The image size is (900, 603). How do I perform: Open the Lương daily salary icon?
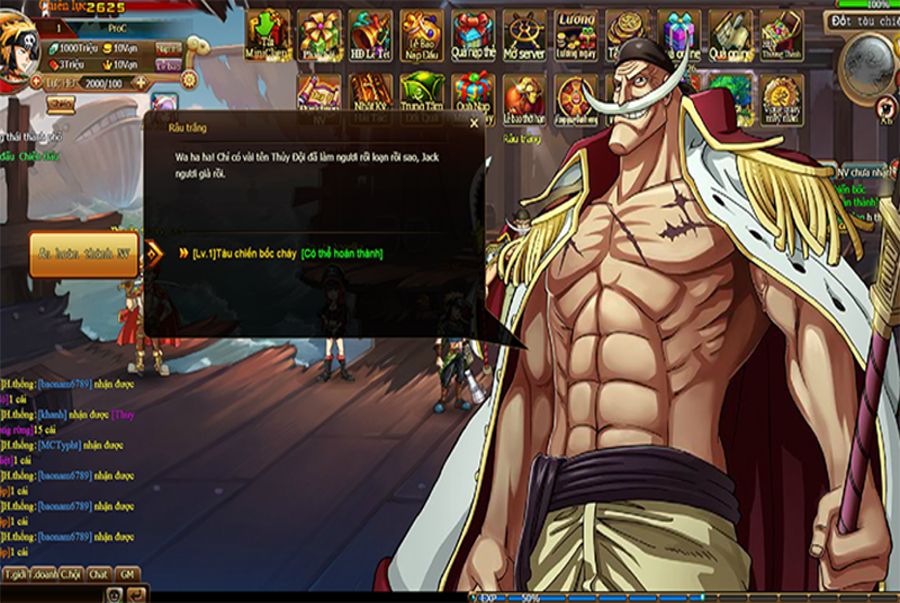point(576,35)
